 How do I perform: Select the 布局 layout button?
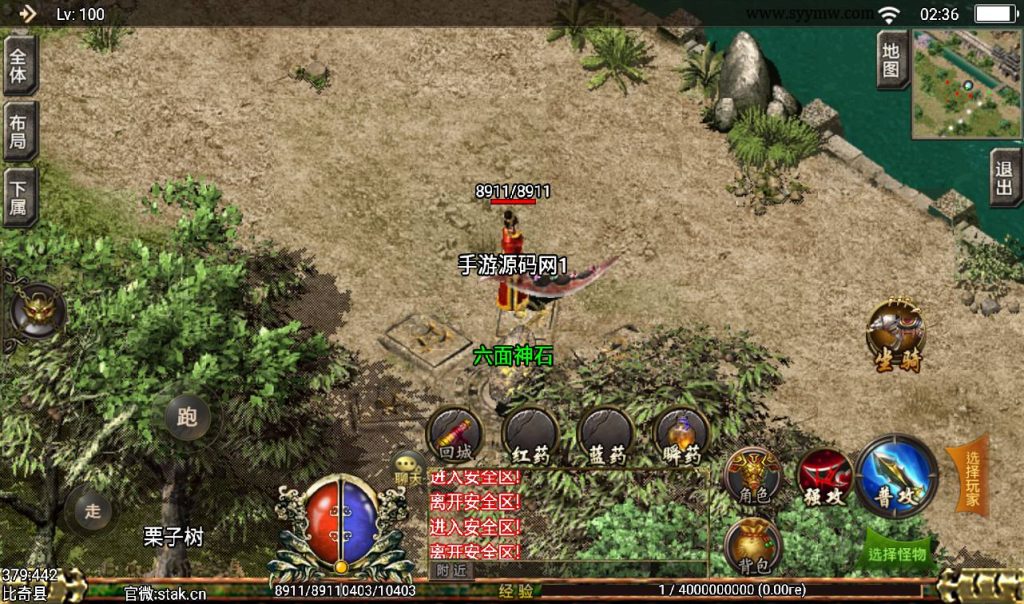pyautogui.click(x=19, y=130)
